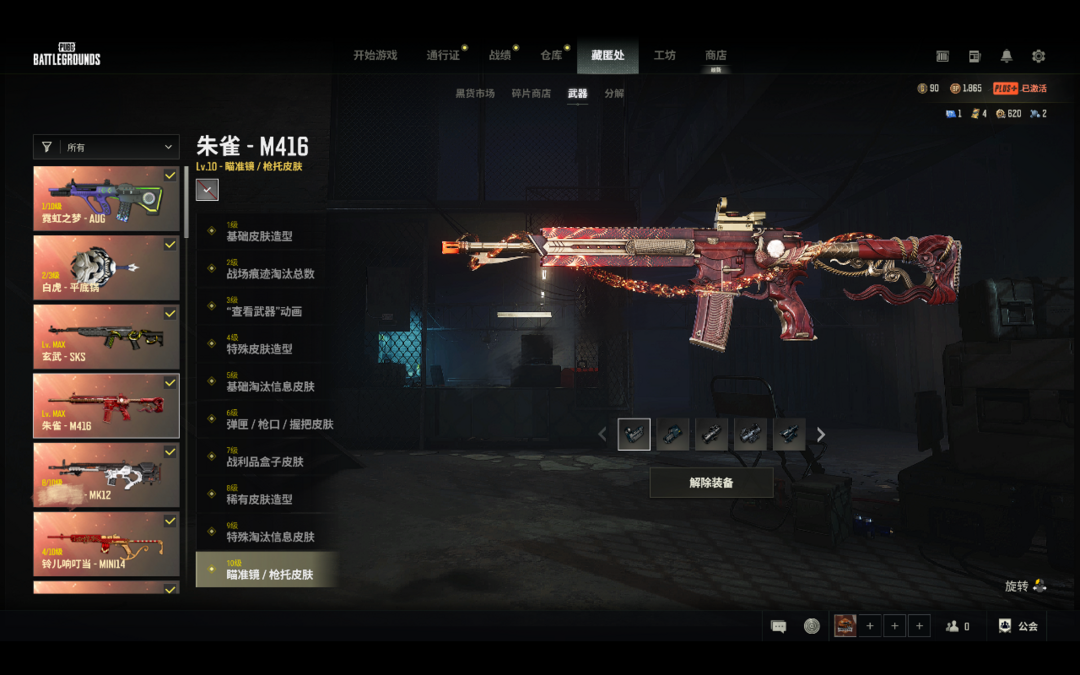Show next attachment previews with right arrow

(821, 434)
